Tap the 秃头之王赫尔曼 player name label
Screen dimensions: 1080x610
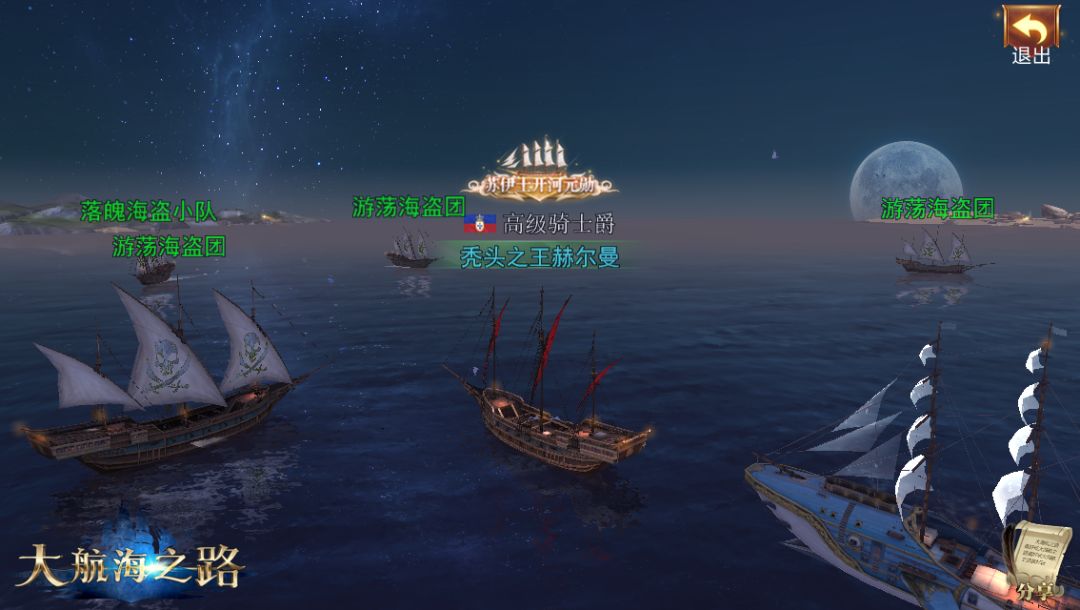pos(539,257)
